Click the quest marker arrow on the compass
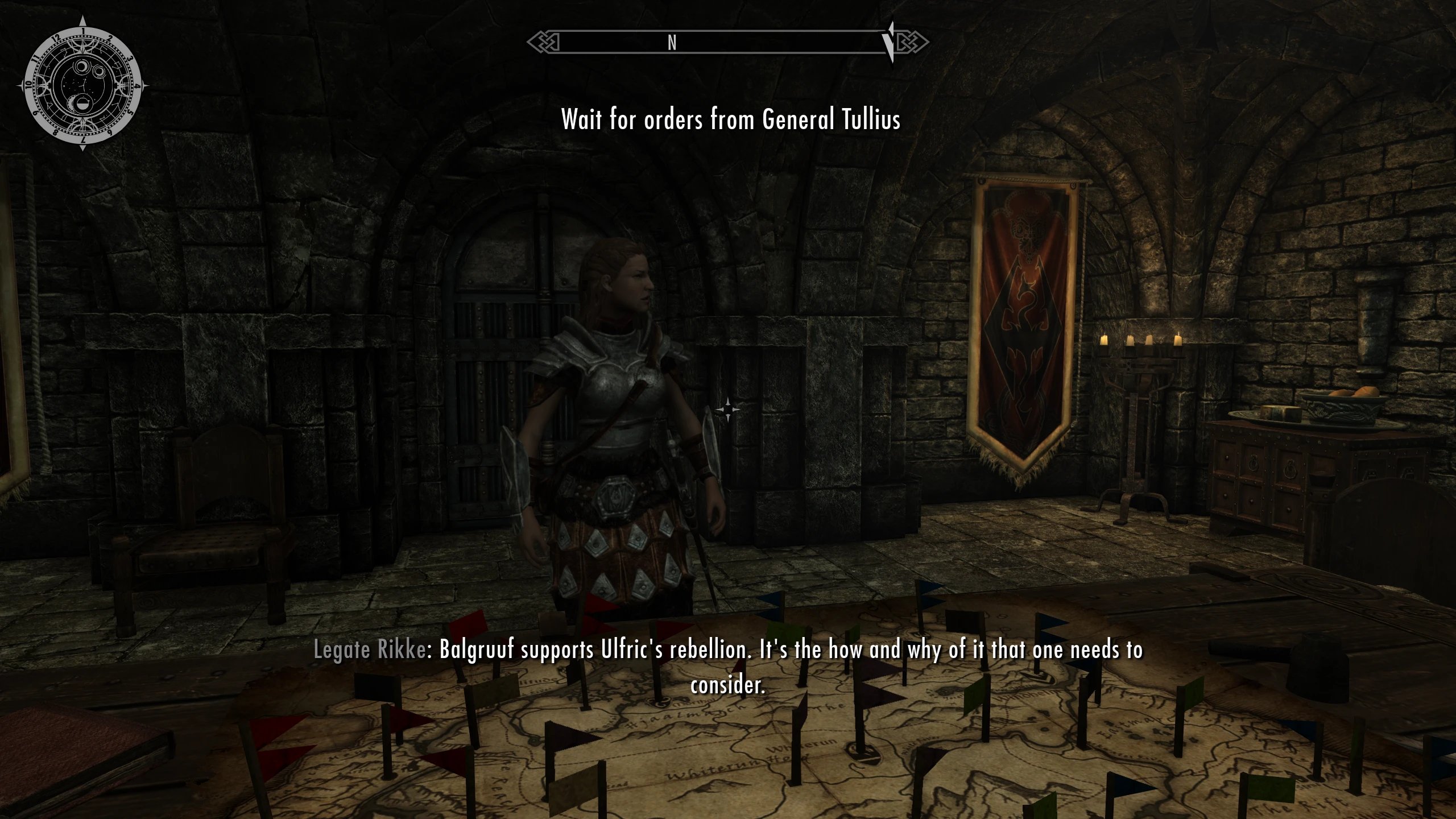 pyautogui.click(x=888, y=42)
